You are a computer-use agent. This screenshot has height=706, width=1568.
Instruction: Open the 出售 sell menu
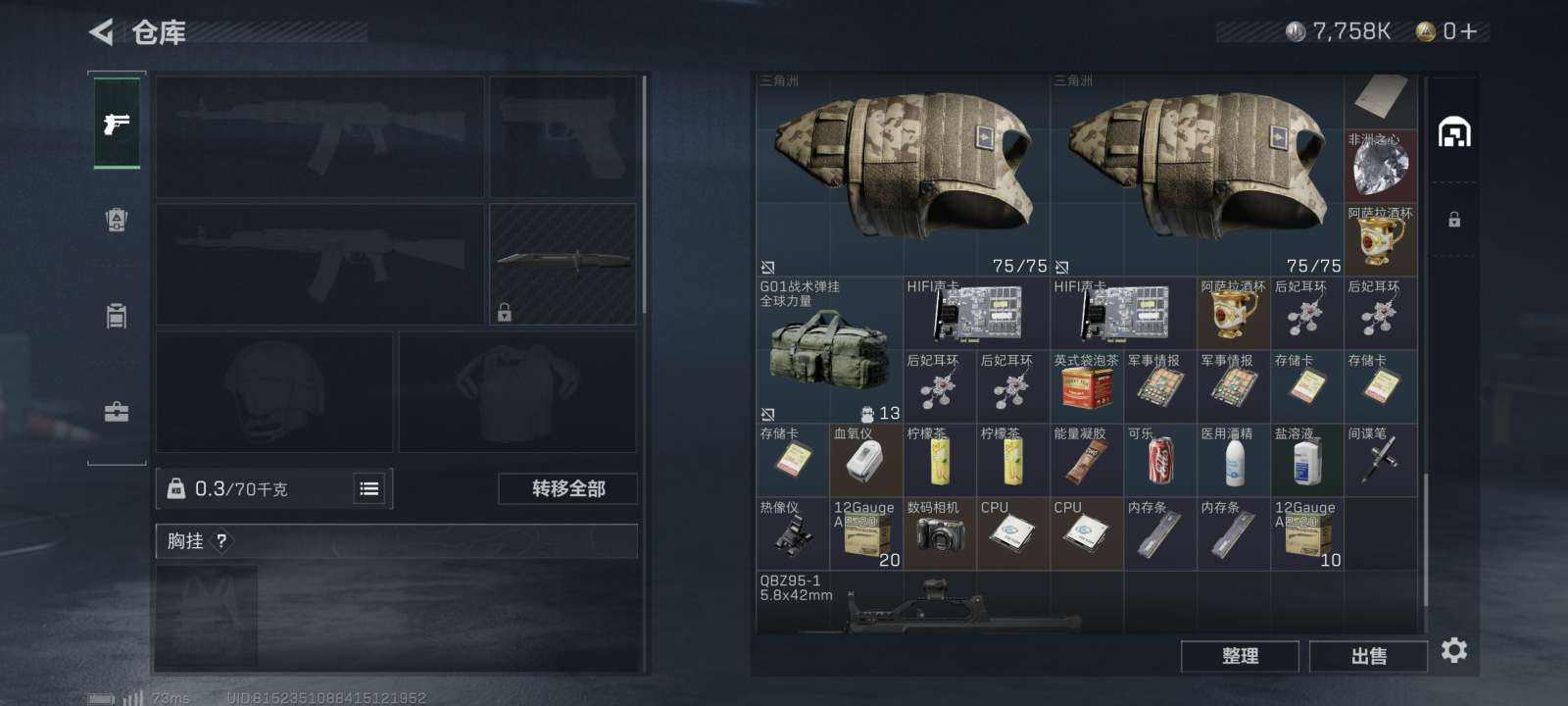(x=1368, y=656)
